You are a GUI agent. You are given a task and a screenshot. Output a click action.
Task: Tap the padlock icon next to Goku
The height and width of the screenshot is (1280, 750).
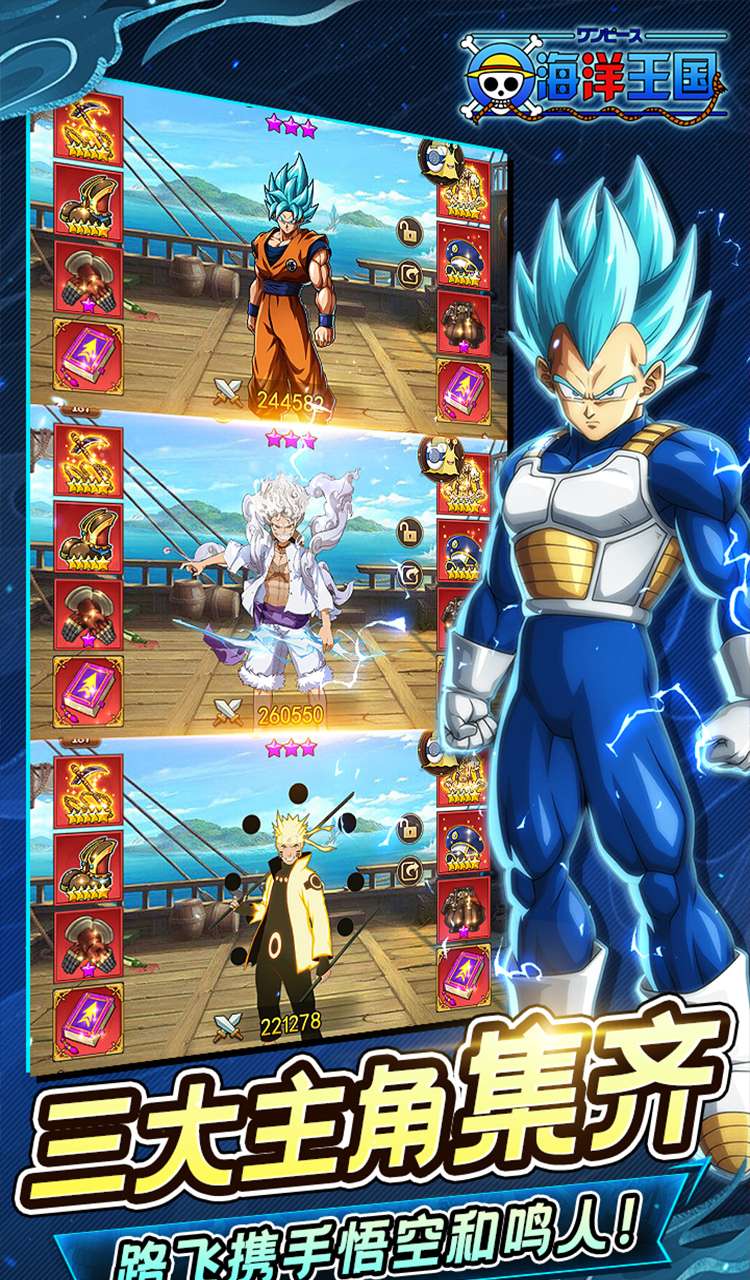pyautogui.click(x=409, y=231)
